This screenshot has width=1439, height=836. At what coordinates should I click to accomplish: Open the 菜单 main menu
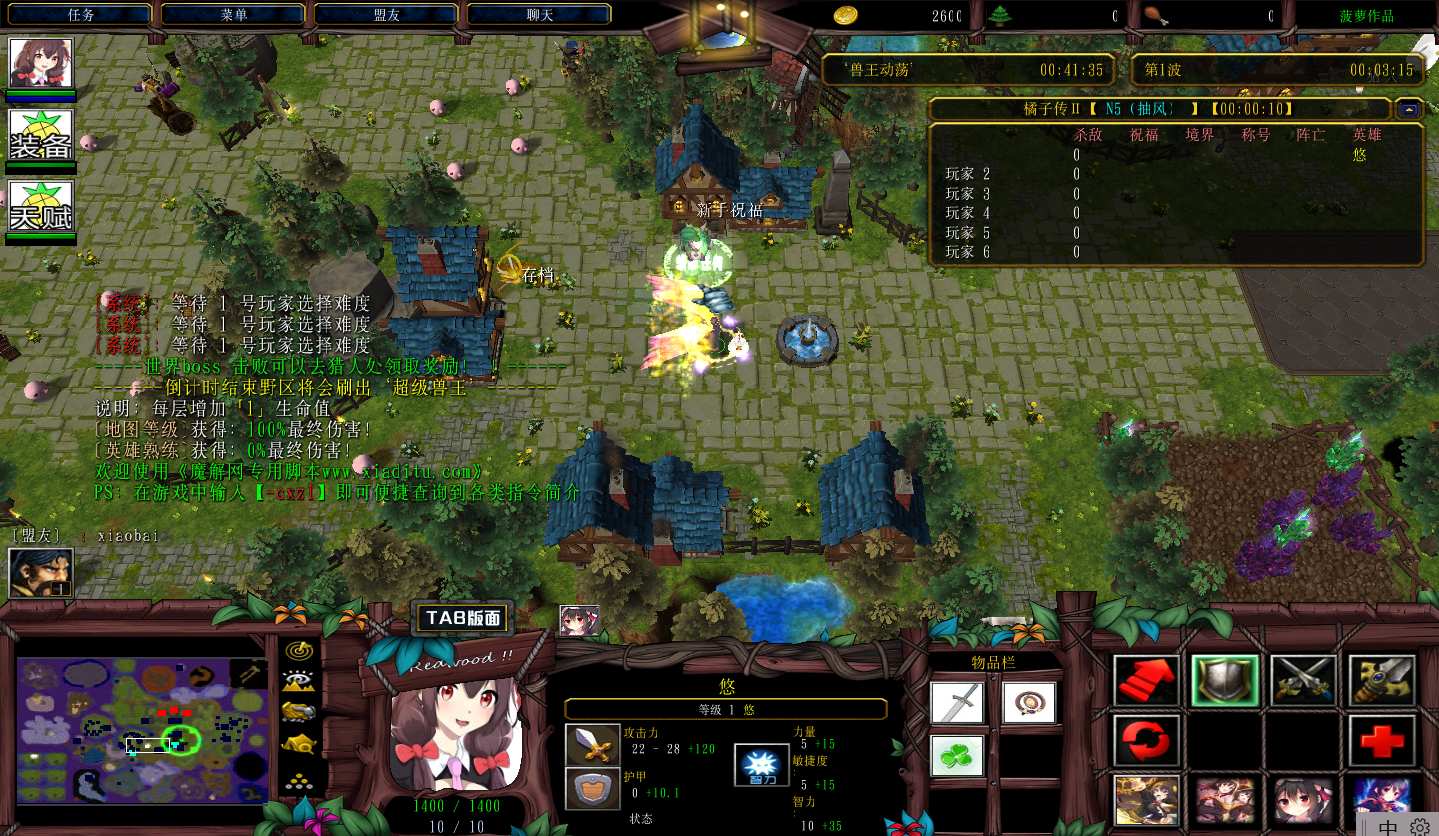point(233,15)
